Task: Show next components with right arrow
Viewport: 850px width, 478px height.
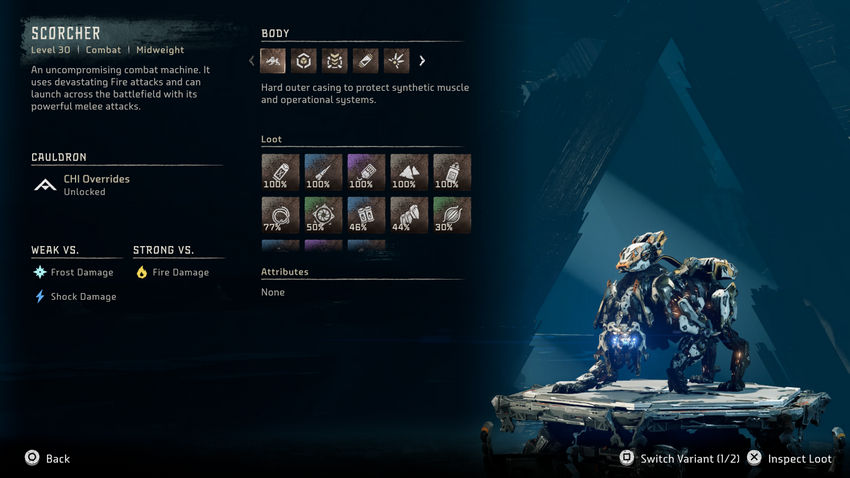Action: pos(422,61)
